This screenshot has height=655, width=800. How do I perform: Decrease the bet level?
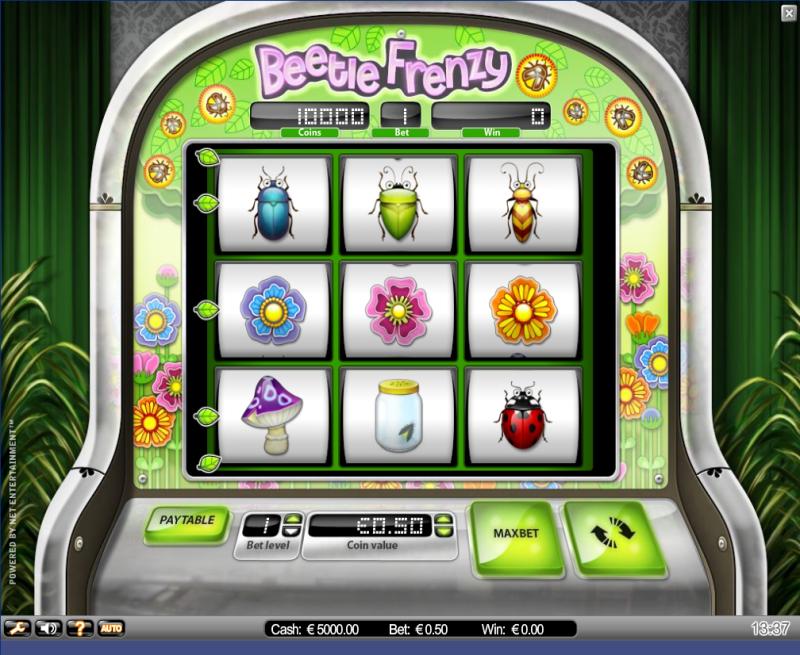tap(292, 531)
